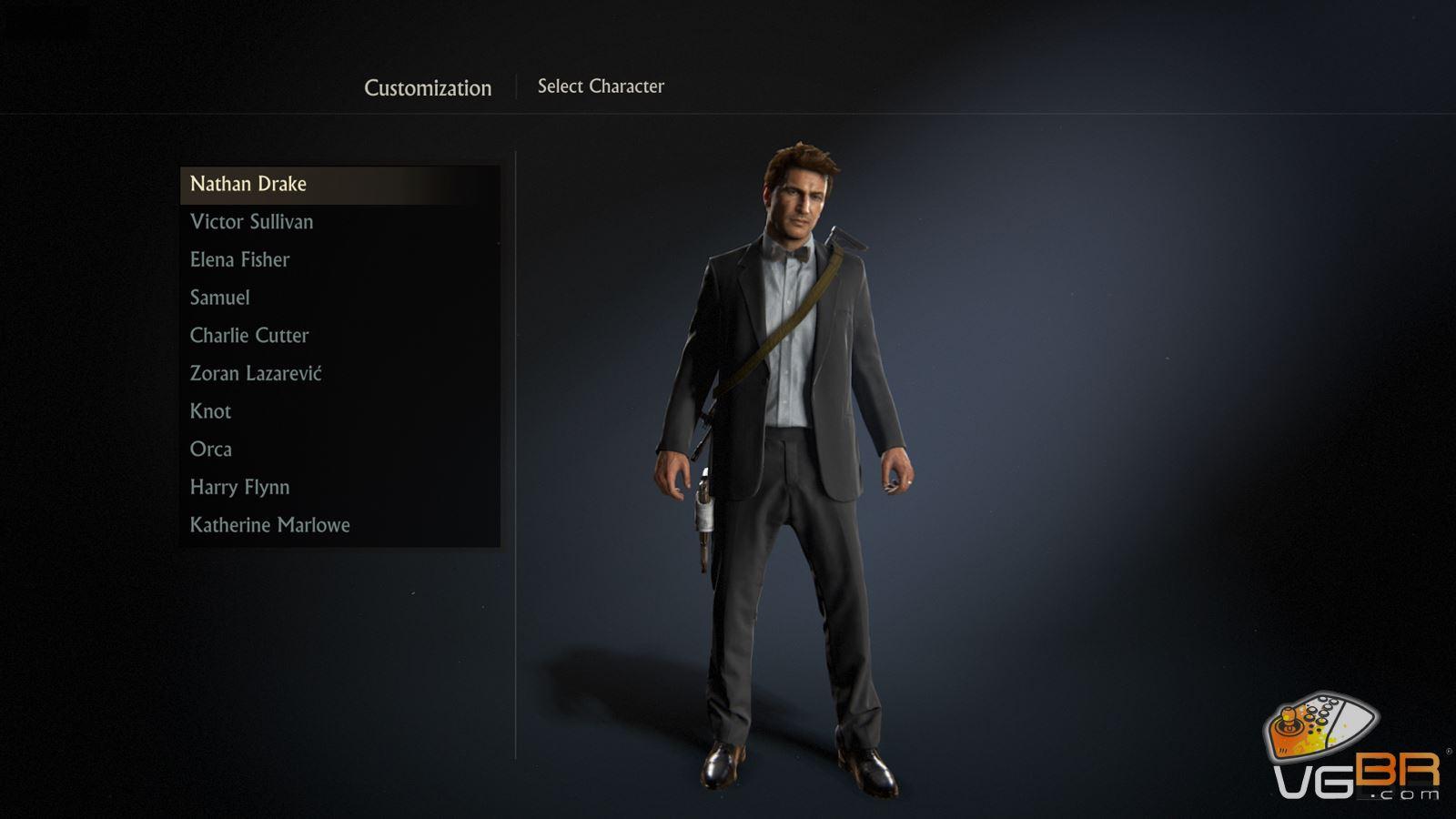Viewport: 1456px width, 819px height.
Task: Select Harry Flynn from the list
Action: point(239,488)
